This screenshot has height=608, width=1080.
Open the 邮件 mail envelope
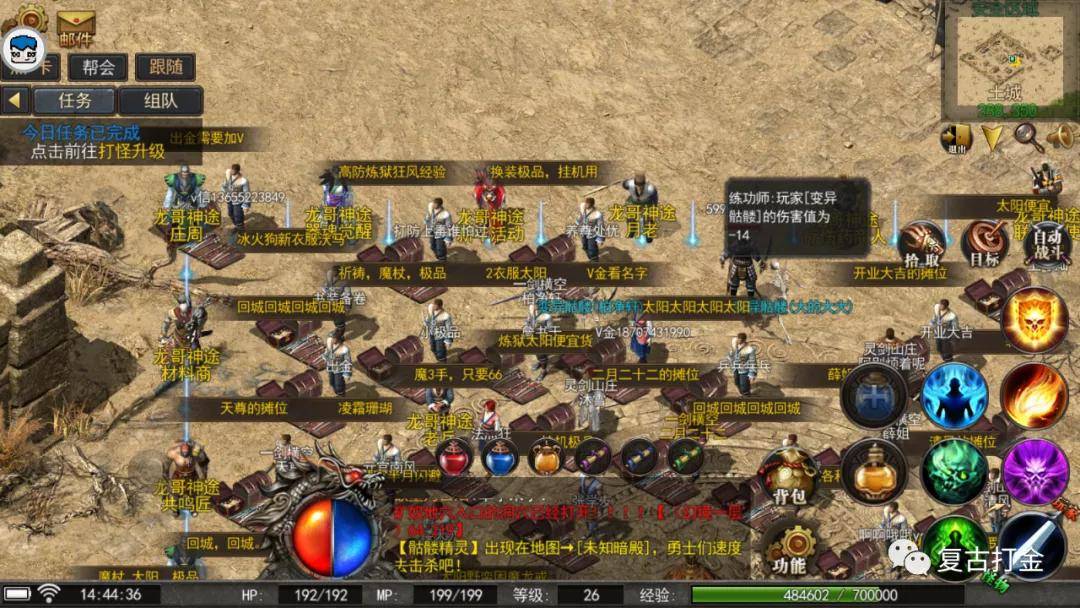point(76,27)
